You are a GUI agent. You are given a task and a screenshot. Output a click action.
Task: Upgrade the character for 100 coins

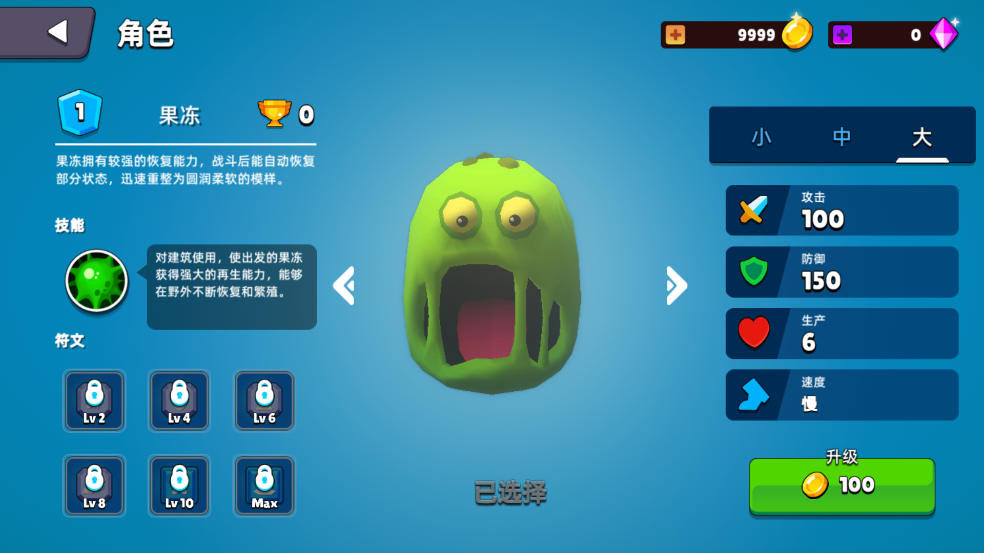pyautogui.click(x=842, y=485)
